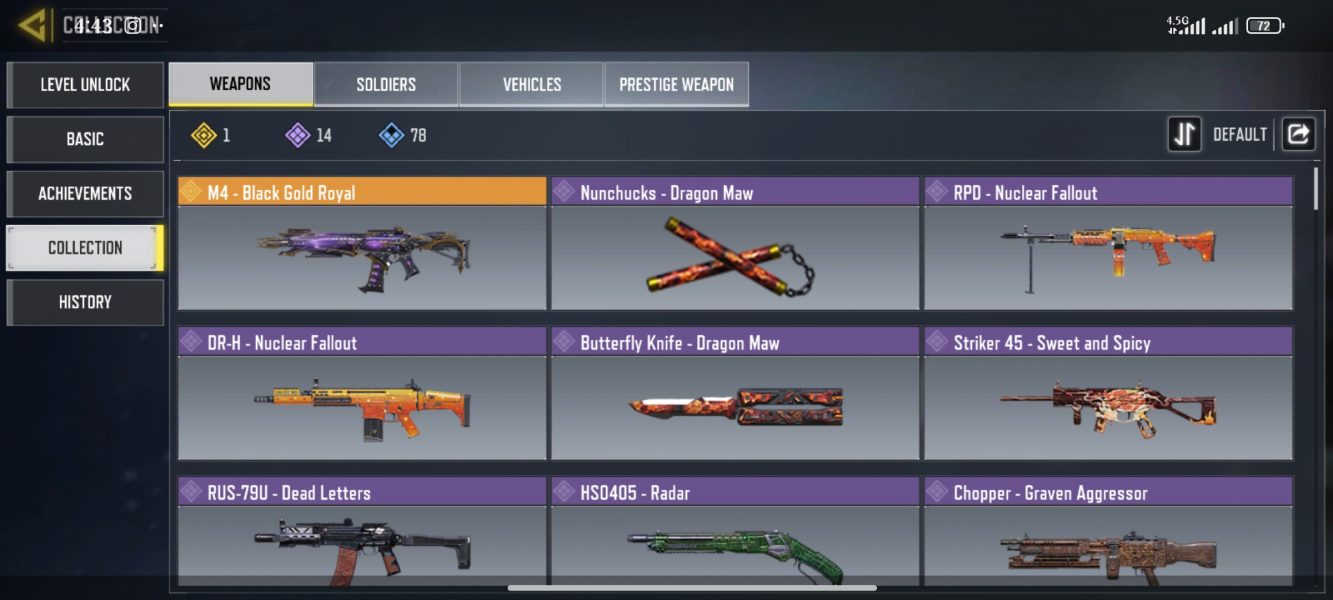Switch to the Prestige Weapon tab

point(676,85)
